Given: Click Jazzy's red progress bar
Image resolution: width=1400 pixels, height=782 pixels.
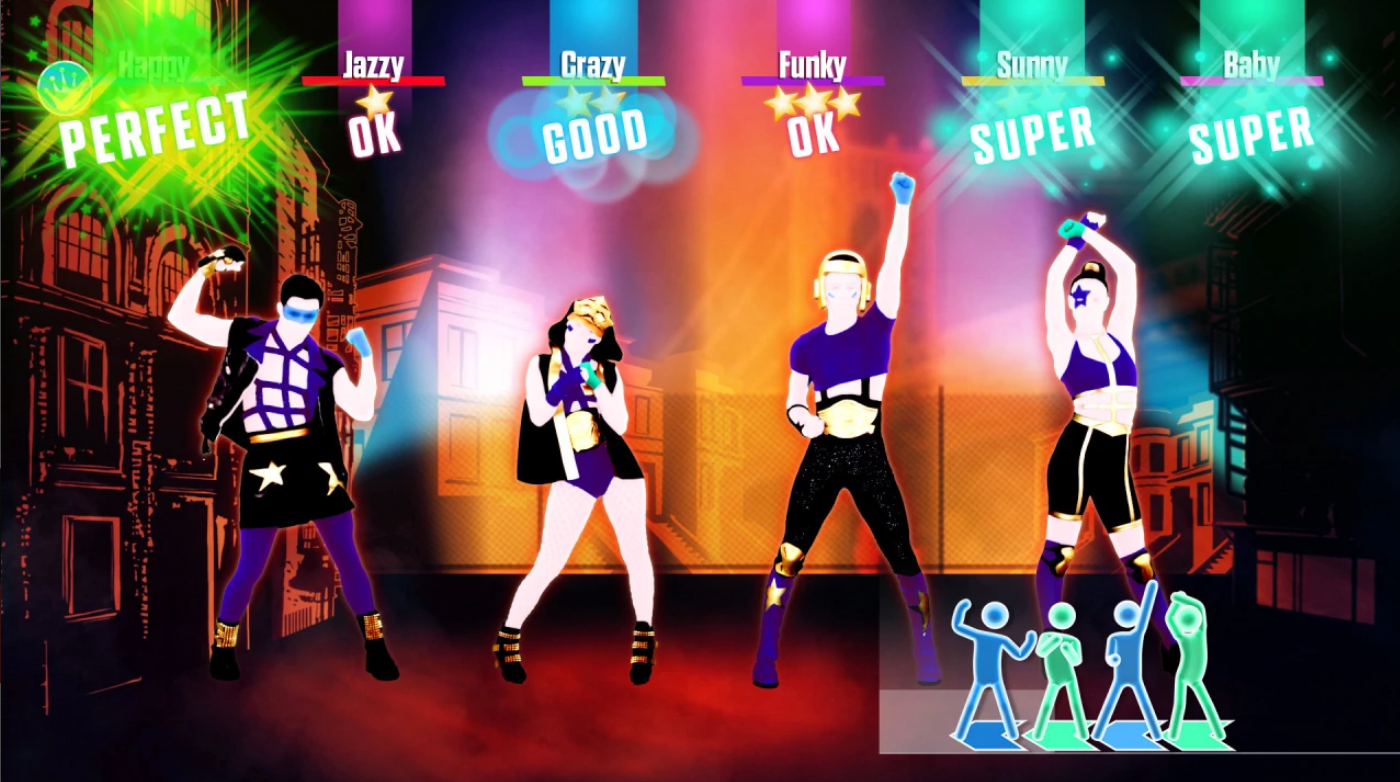Looking at the screenshot, I should pyautogui.click(x=374, y=83).
